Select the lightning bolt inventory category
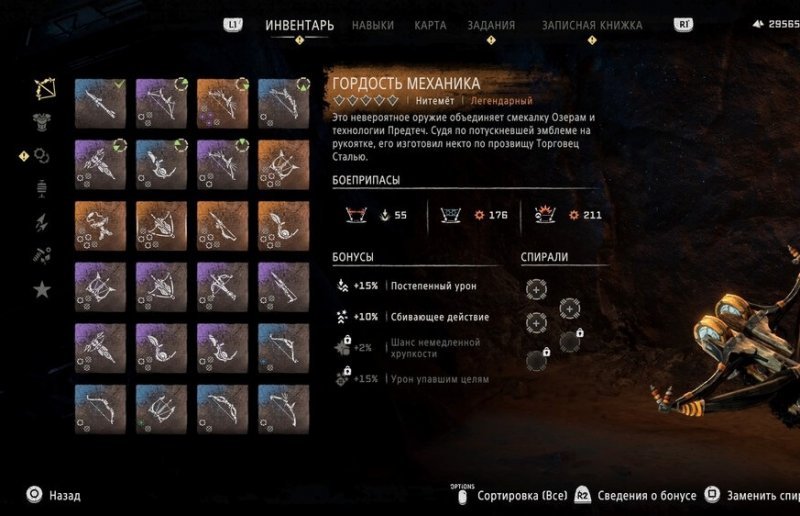Screen dimensions: 800x516 42,223
